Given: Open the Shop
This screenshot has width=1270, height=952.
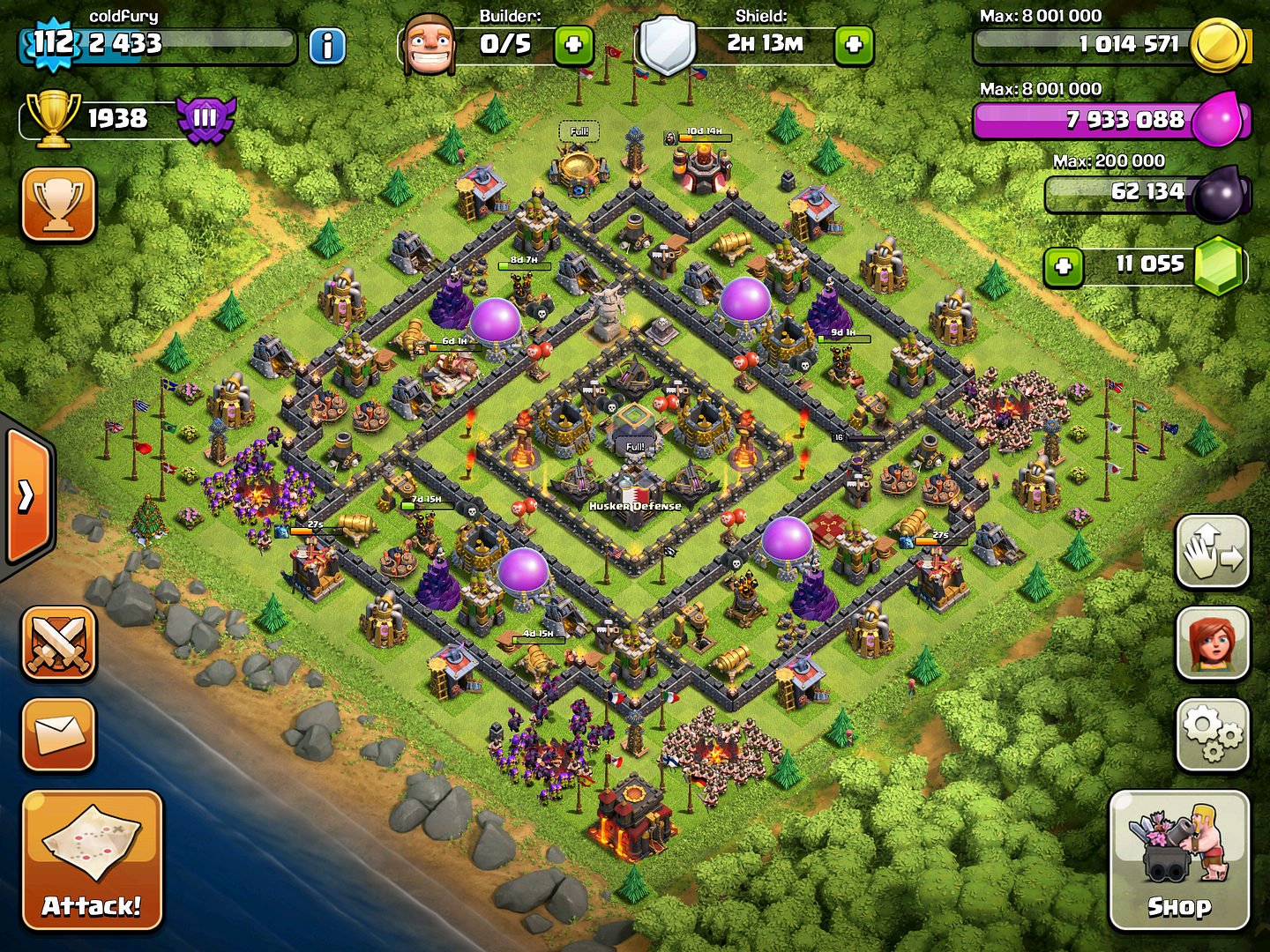Looking at the screenshot, I should (1179, 859).
